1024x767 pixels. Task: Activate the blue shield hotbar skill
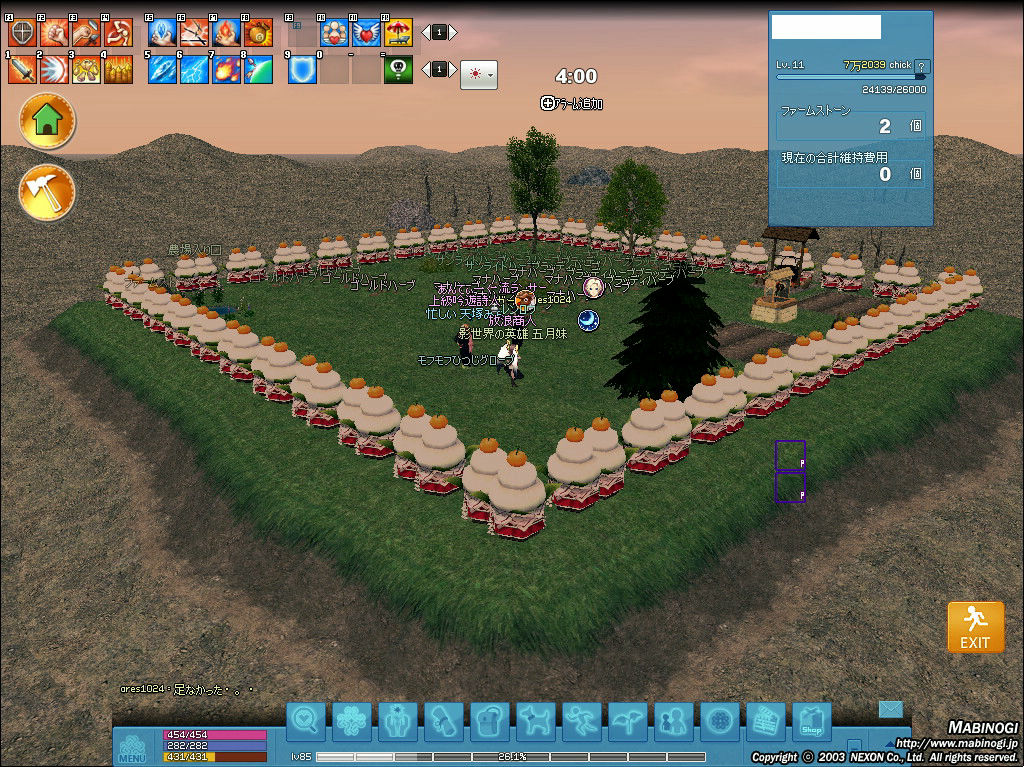point(302,69)
